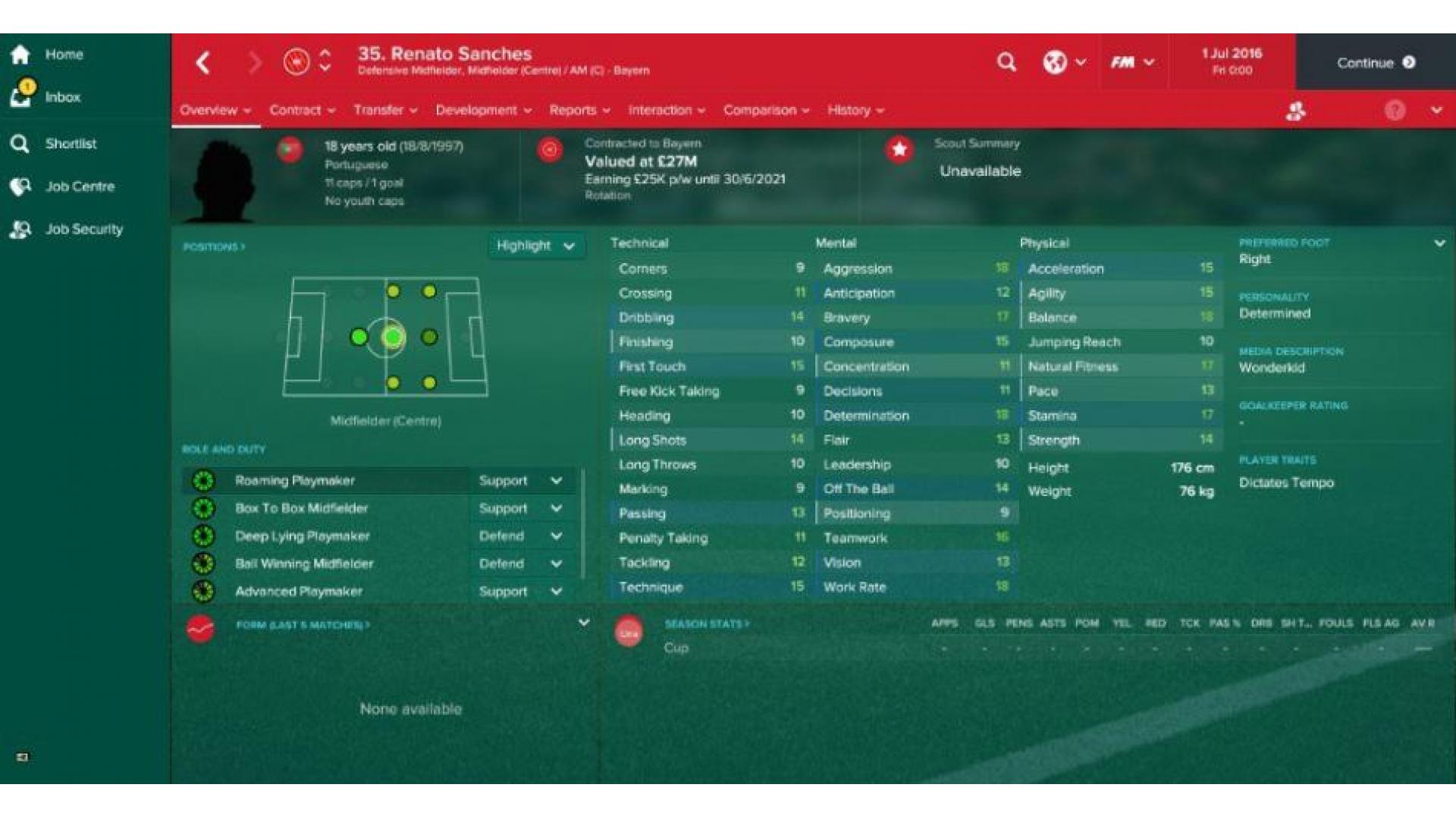
Task: Open the Contract tab menu
Action: pyautogui.click(x=302, y=111)
